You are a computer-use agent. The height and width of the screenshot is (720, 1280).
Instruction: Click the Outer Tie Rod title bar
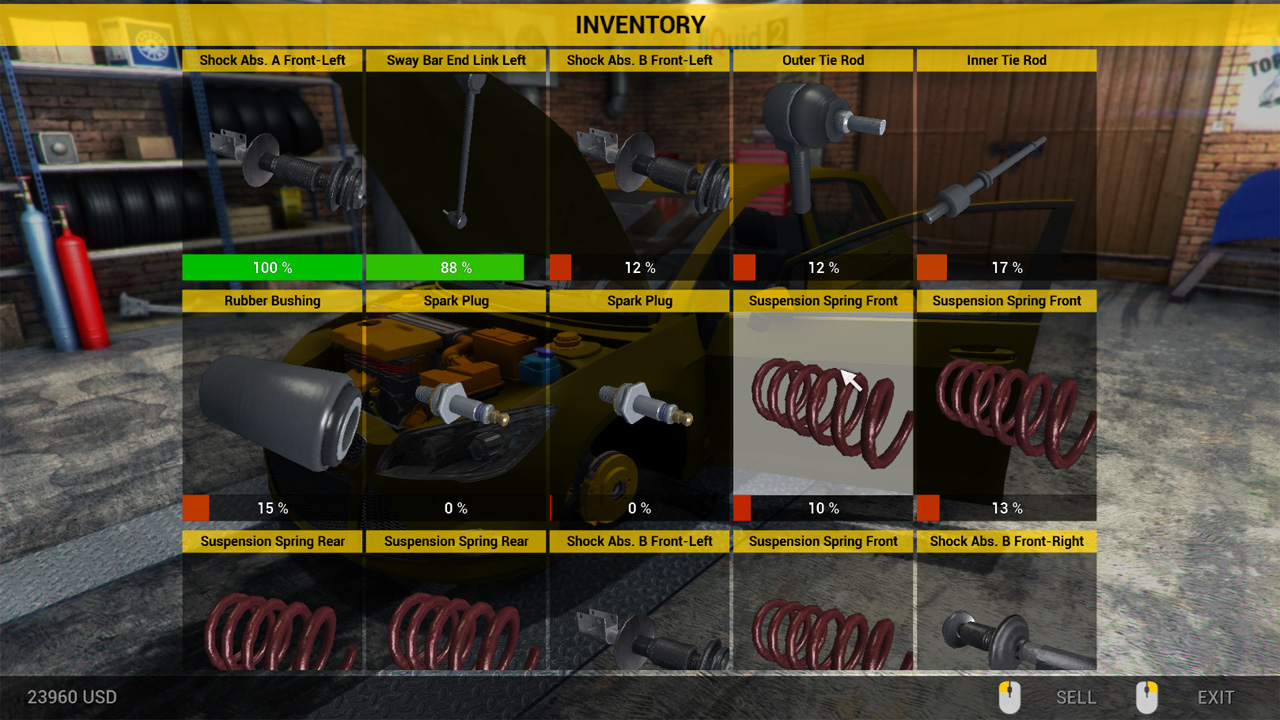[823, 60]
